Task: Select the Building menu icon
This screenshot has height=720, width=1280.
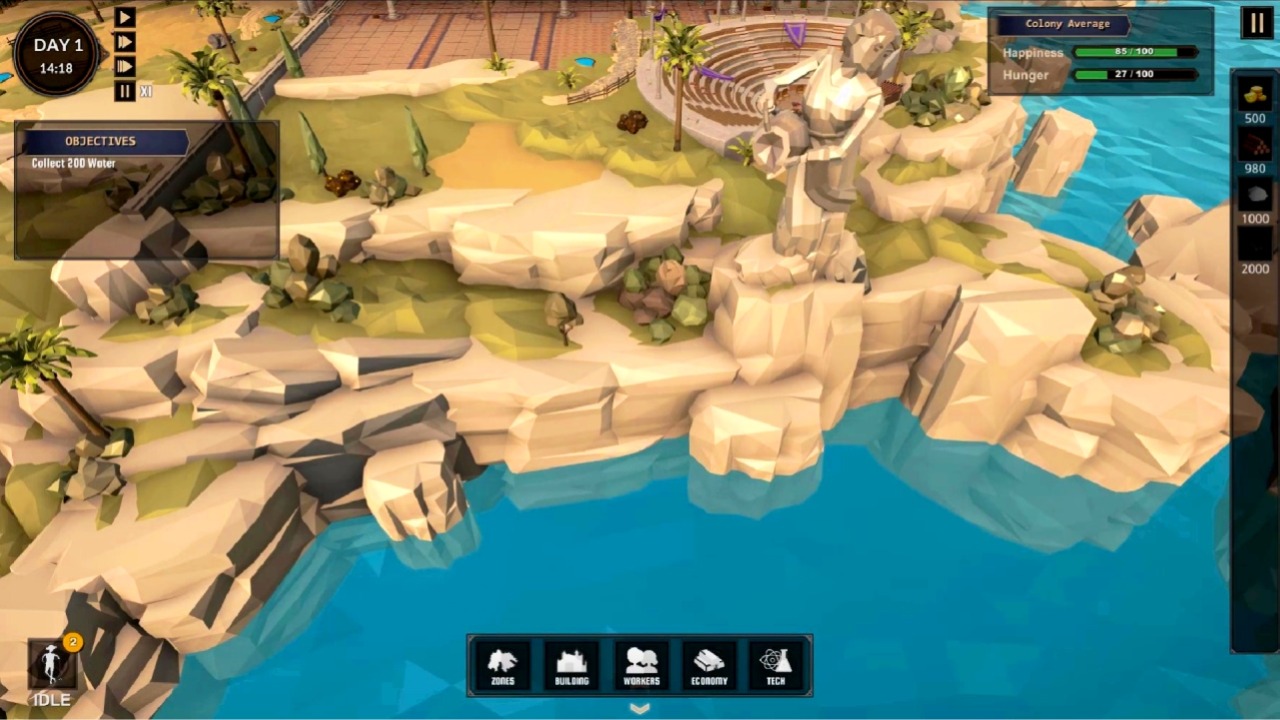Action: pos(571,664)
